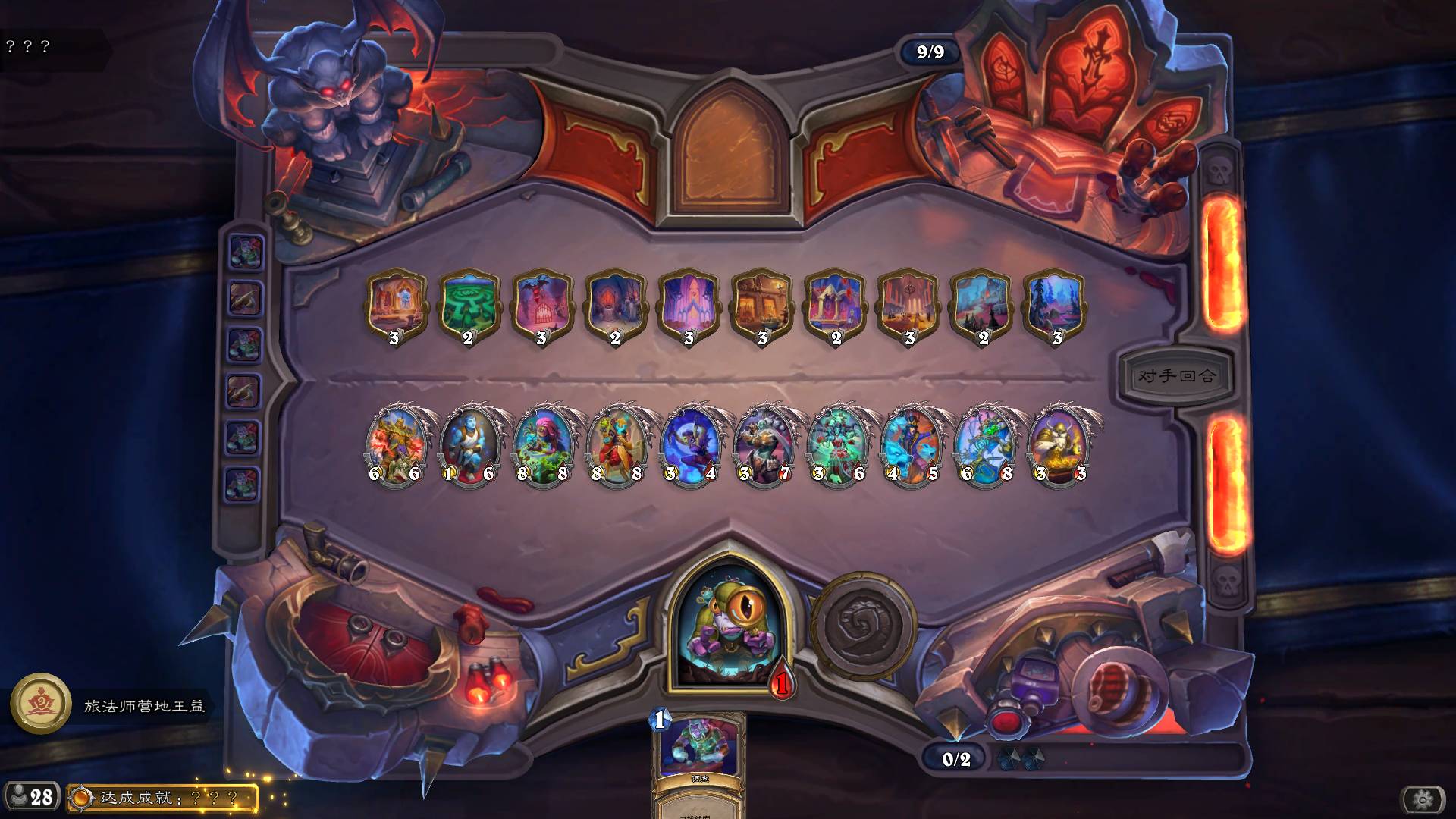Pick the 3/7 minion
Screen dimensions: 1456x819
pos(764,445)
